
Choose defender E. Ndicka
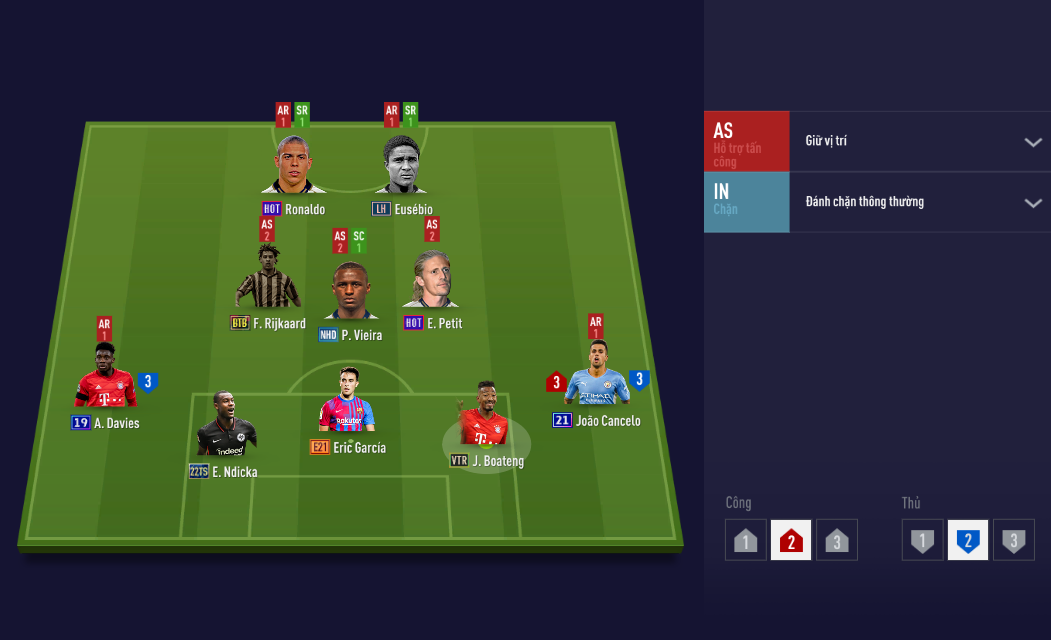pos(226,425)
